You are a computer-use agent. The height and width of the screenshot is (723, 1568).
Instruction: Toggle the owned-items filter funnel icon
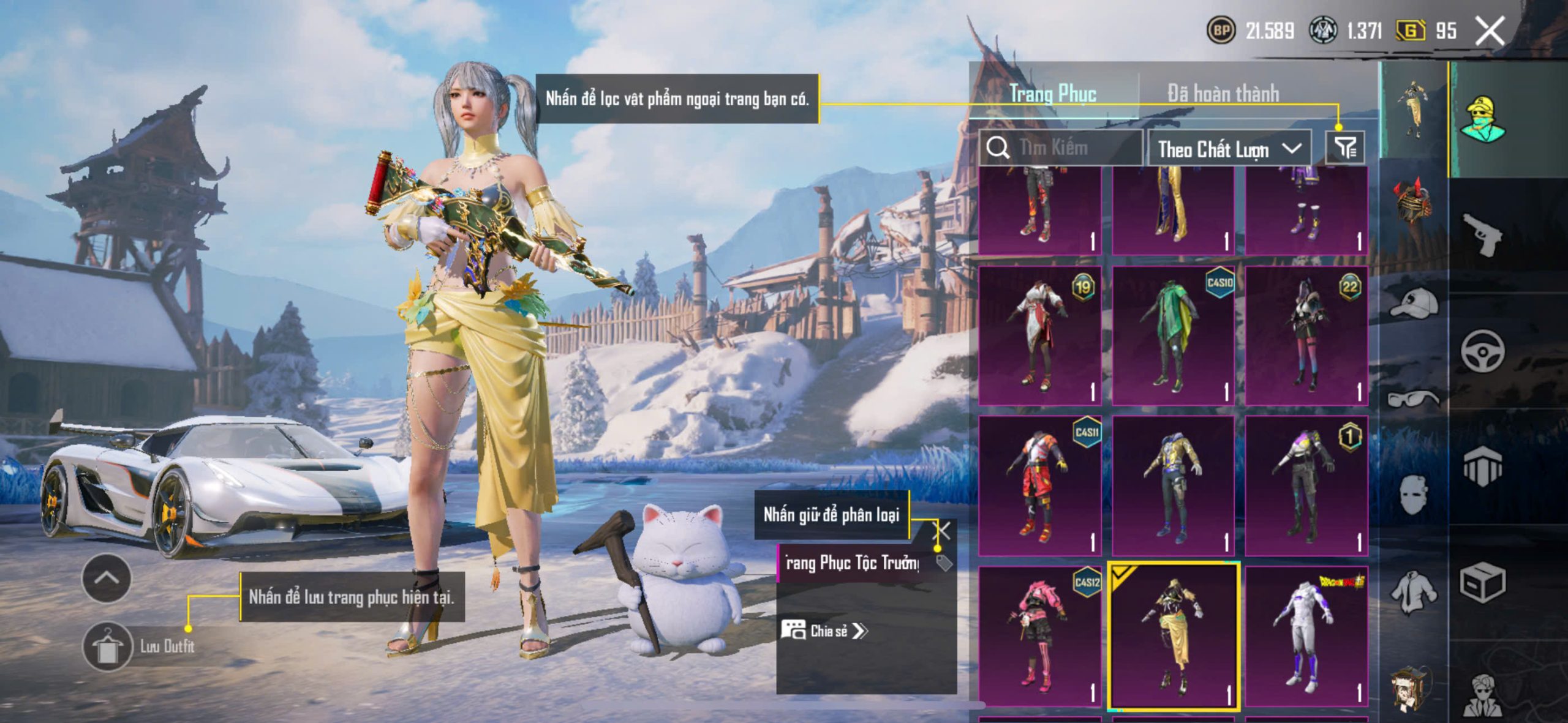1345,148
